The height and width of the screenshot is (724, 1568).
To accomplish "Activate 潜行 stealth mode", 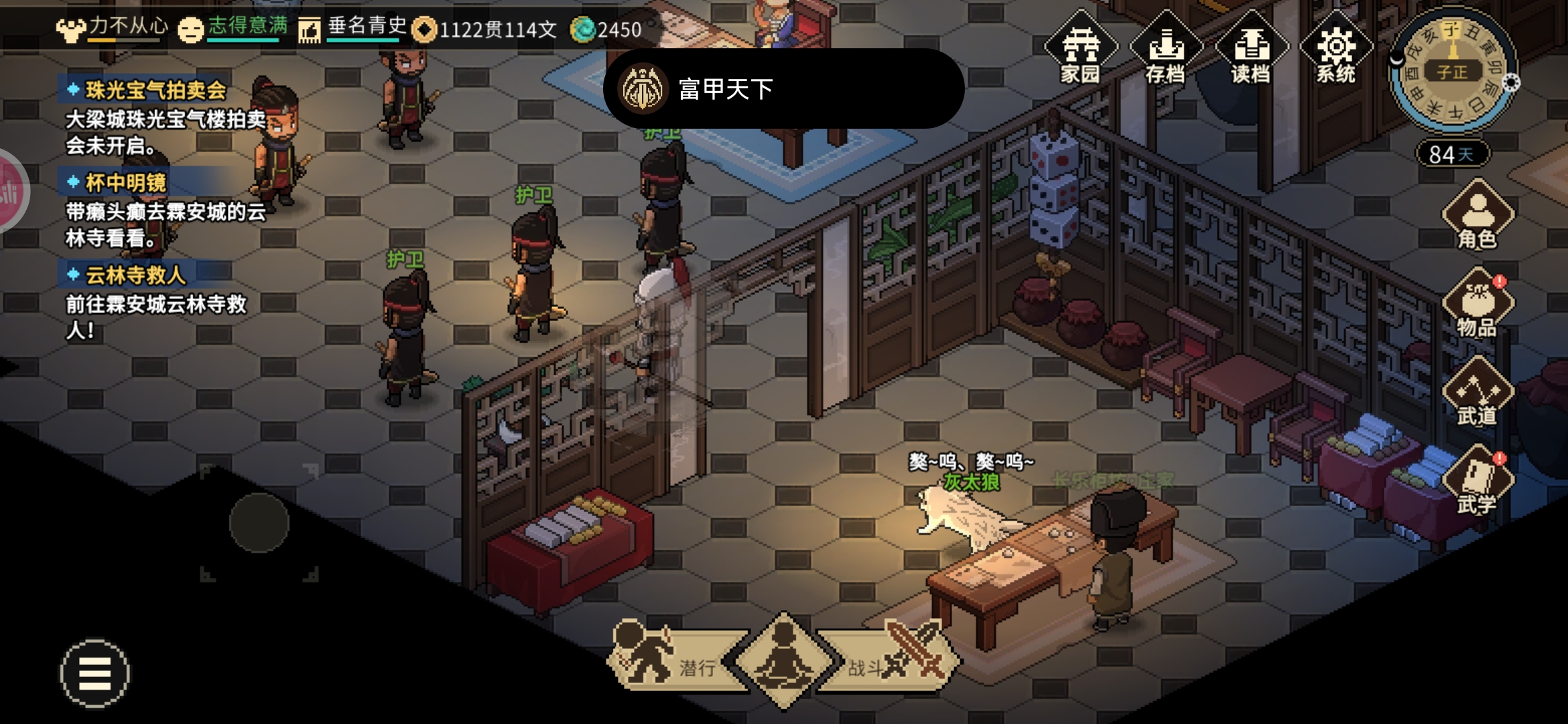I will pyautogui.click(x=670, y=660).
